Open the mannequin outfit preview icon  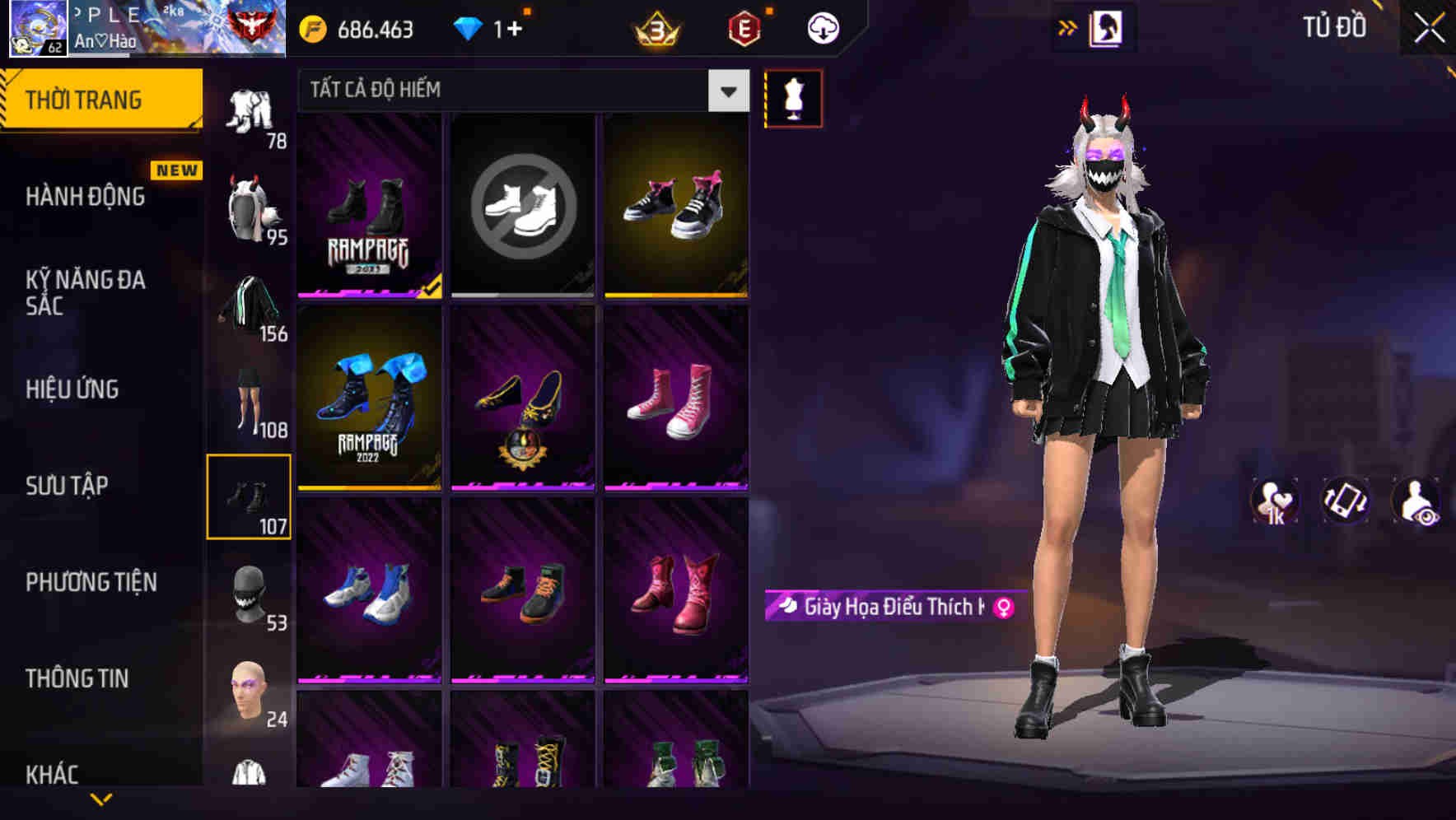tap(795, 98)
